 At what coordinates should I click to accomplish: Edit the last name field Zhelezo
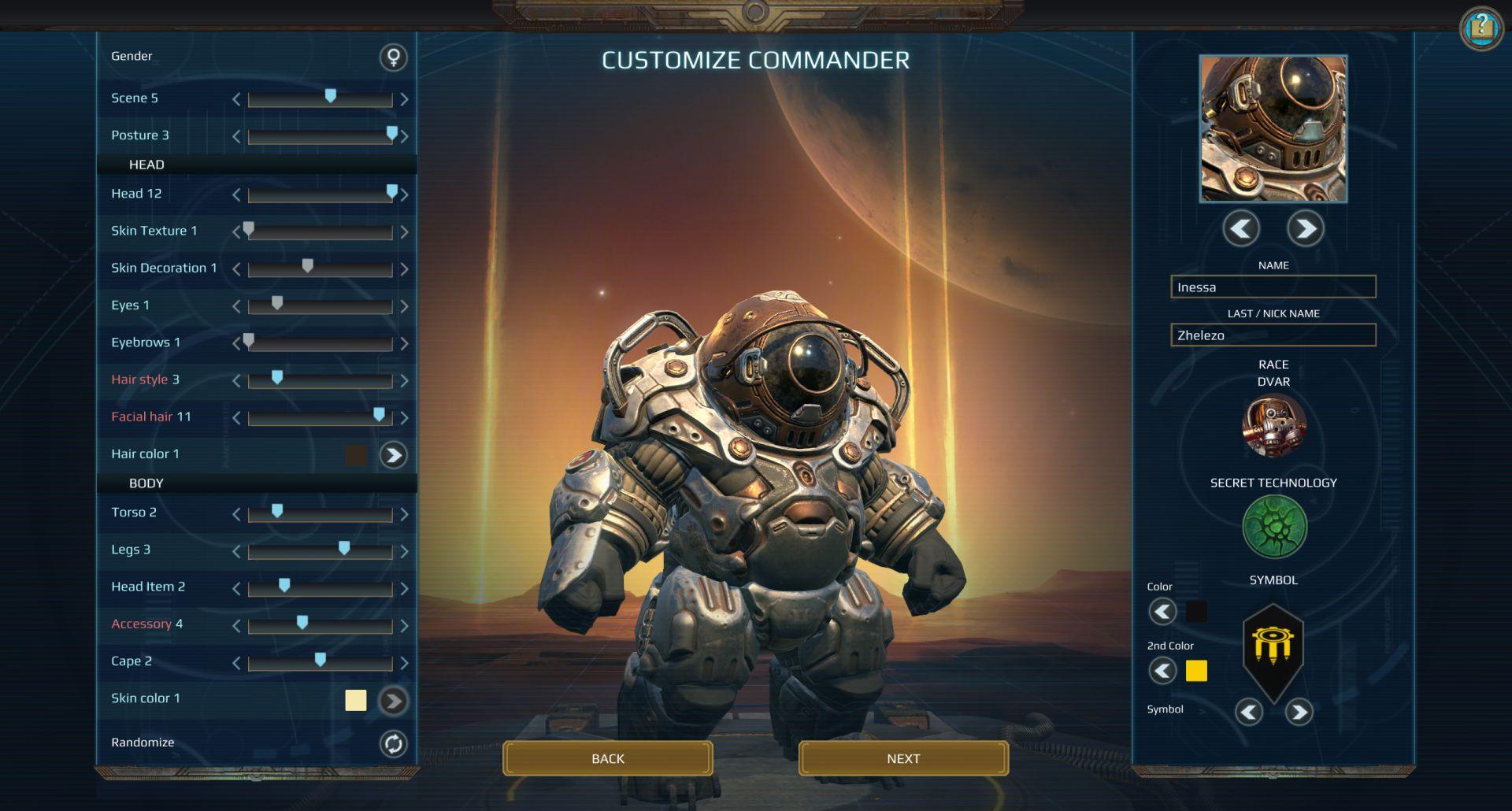click(1273, 335)
